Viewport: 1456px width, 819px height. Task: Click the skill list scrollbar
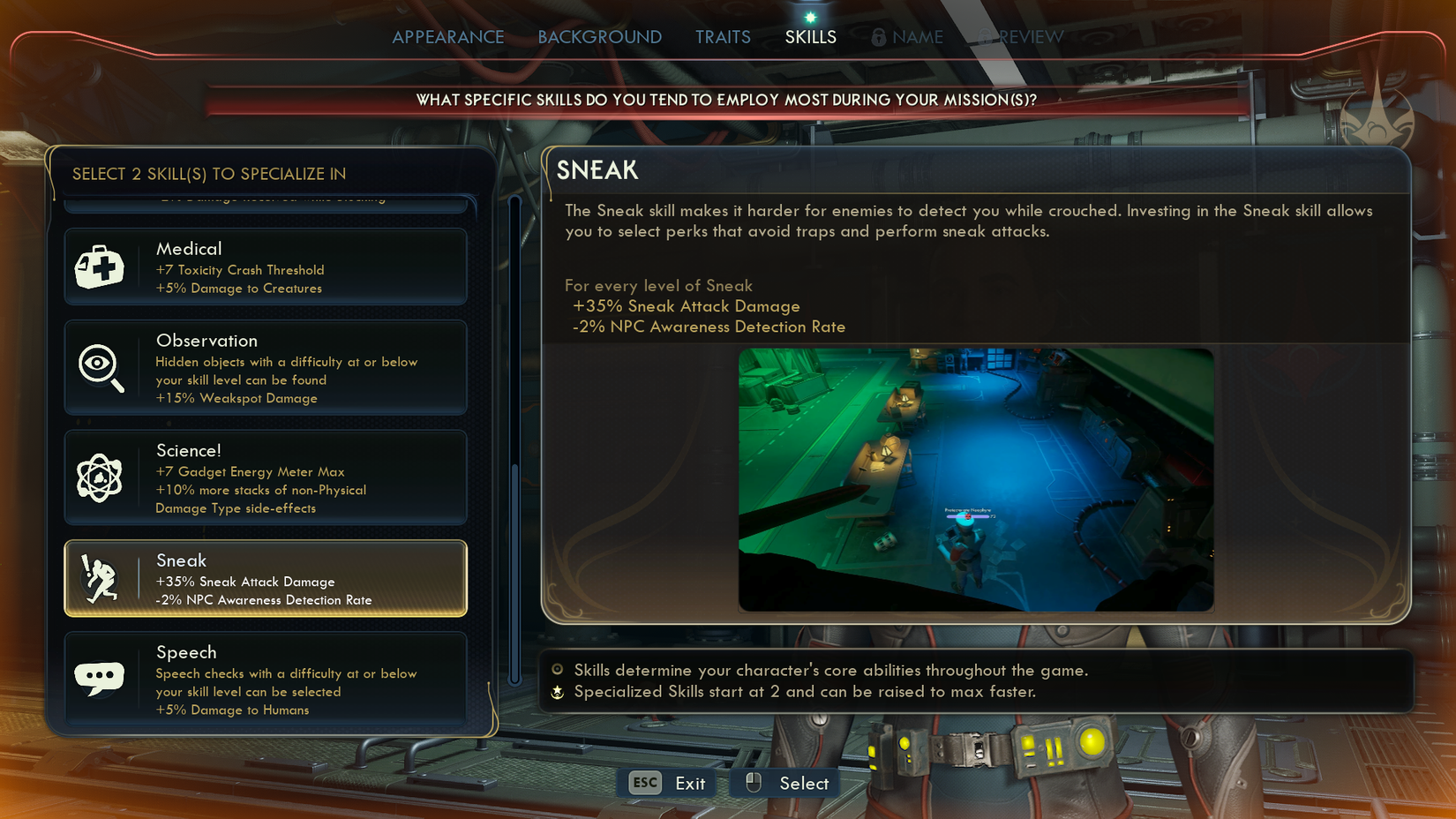tap(515, 572)
